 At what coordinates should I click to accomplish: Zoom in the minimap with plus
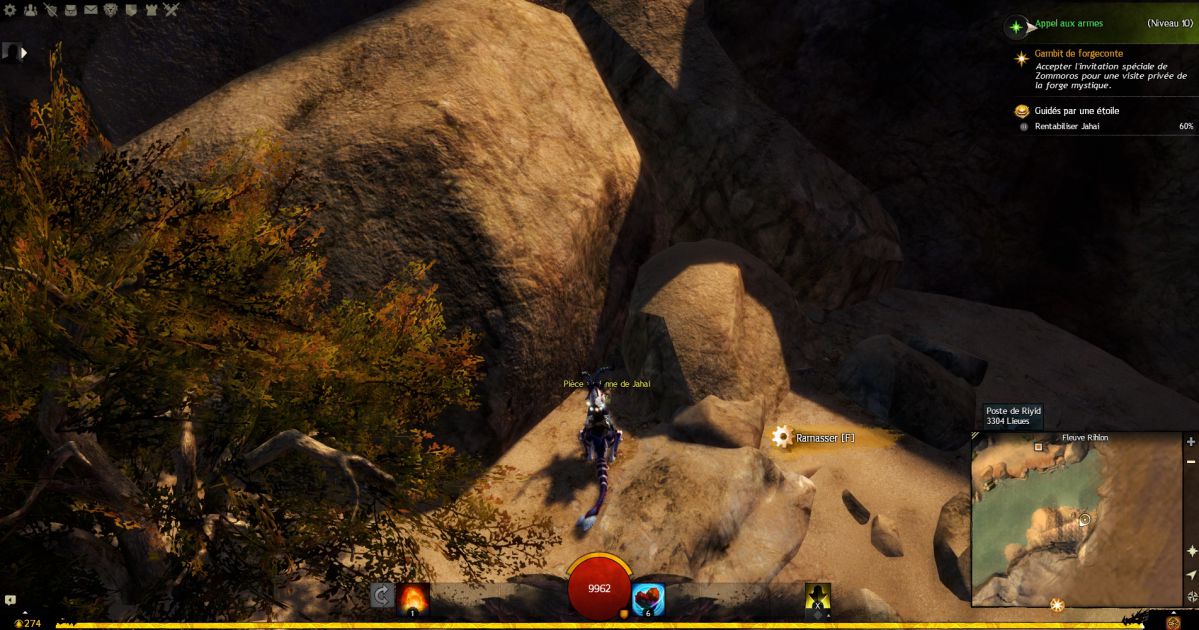1191,441
